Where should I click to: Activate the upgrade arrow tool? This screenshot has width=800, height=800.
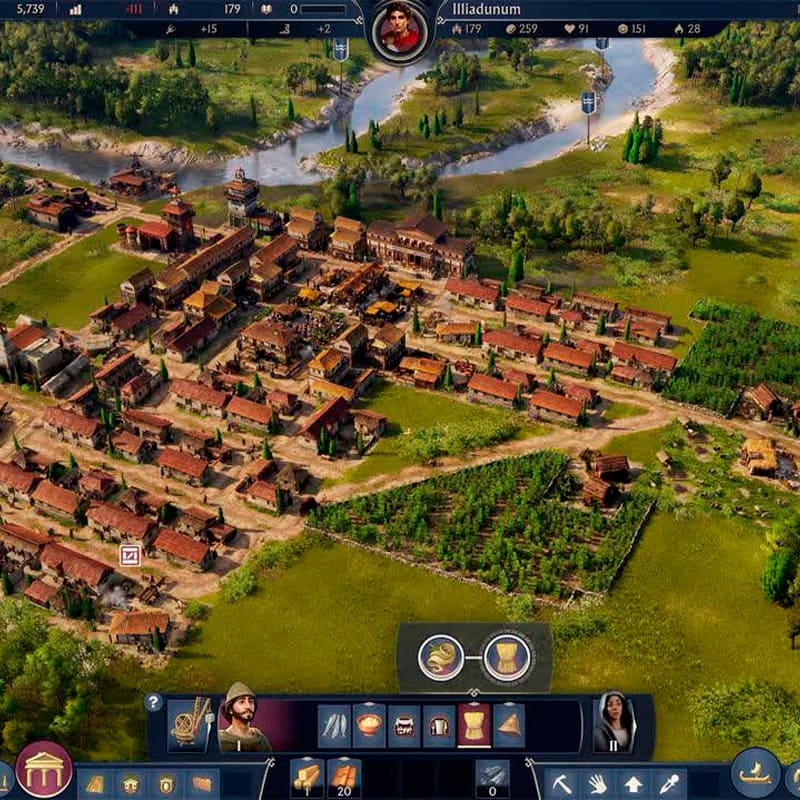coord(634,782)
